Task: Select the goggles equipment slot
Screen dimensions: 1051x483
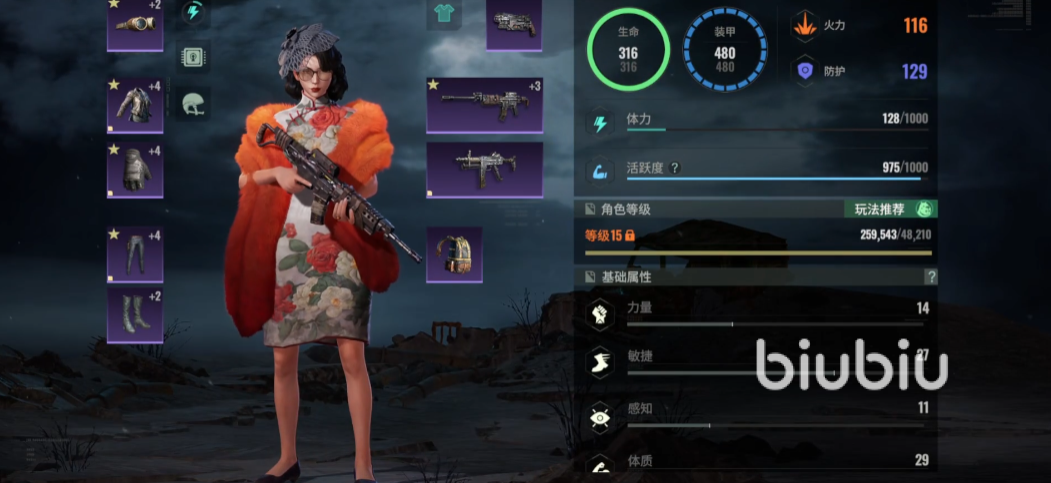Action: 135,24
